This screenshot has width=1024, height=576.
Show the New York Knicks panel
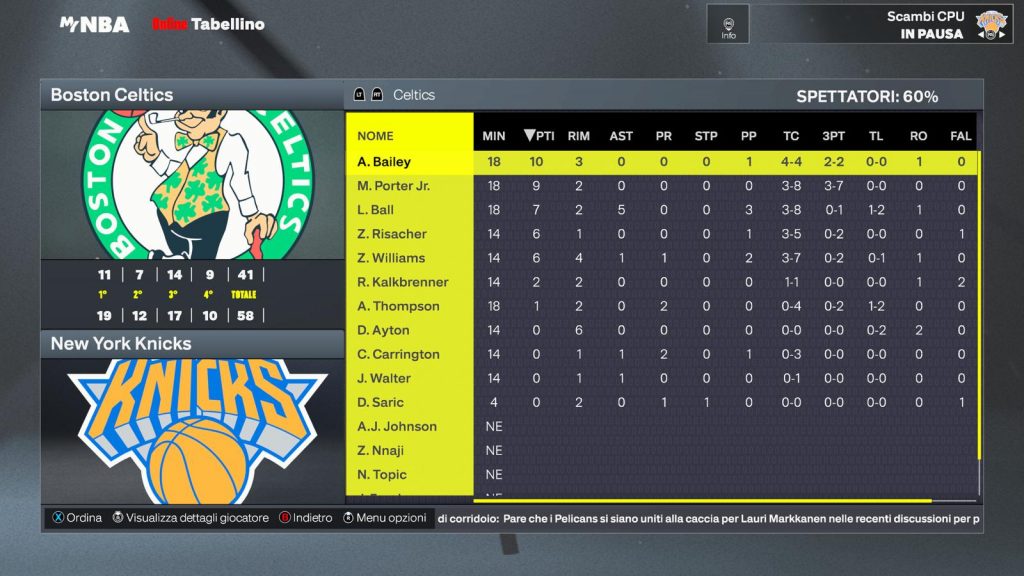click(x=191, y=344)
